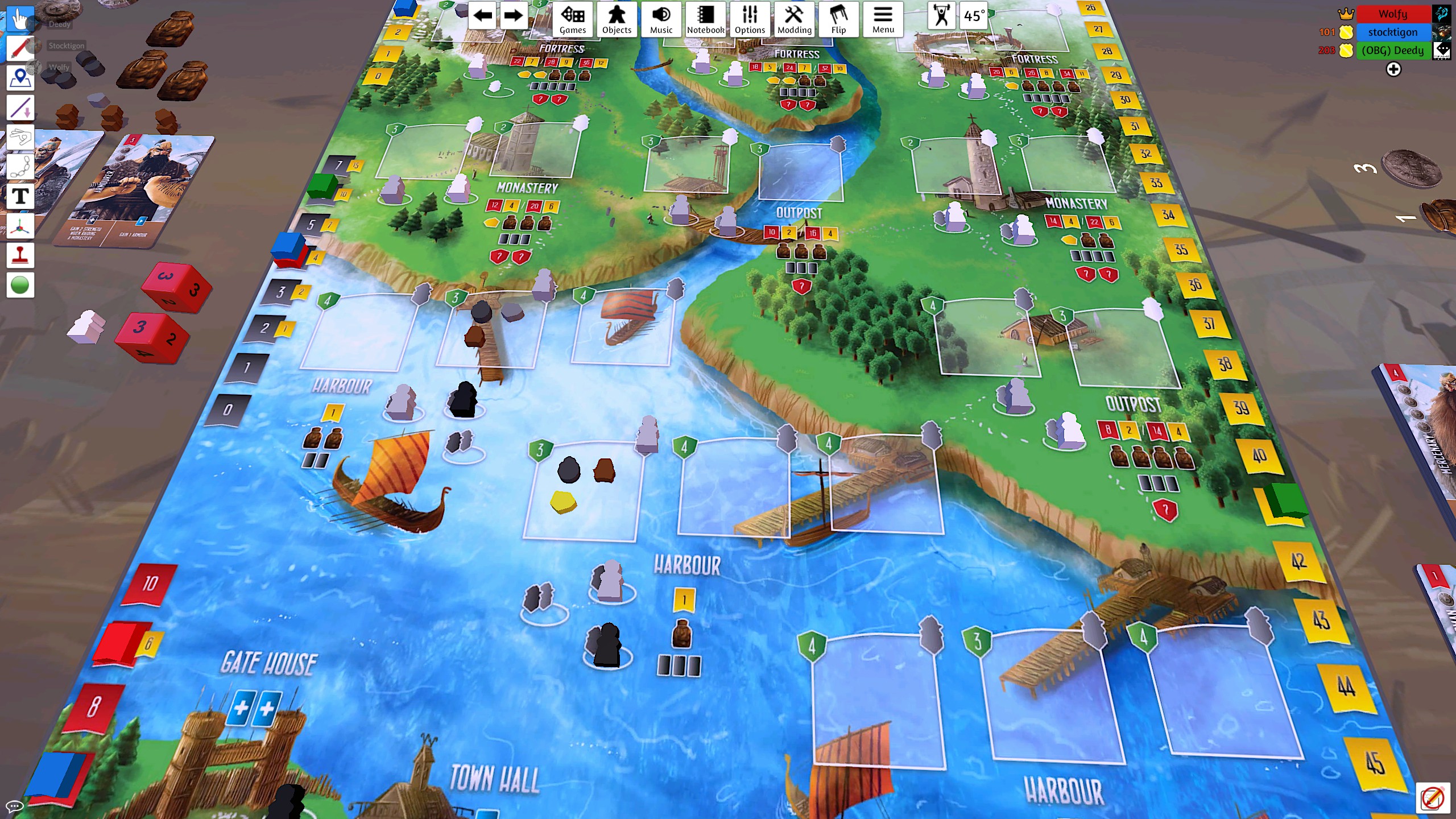Select Deedy's green color nameplate
Viewport: 1456px width, 819px height.
click(1393, 51)
